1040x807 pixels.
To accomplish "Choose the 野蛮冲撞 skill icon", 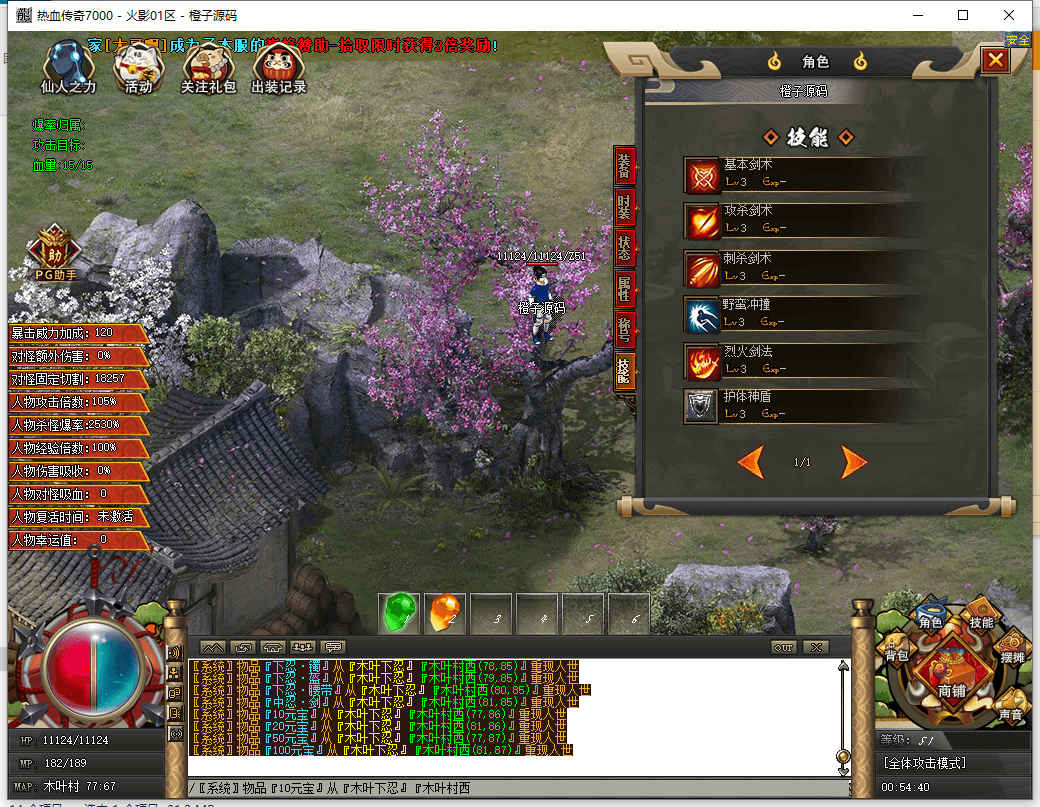I will coord(702,315).
